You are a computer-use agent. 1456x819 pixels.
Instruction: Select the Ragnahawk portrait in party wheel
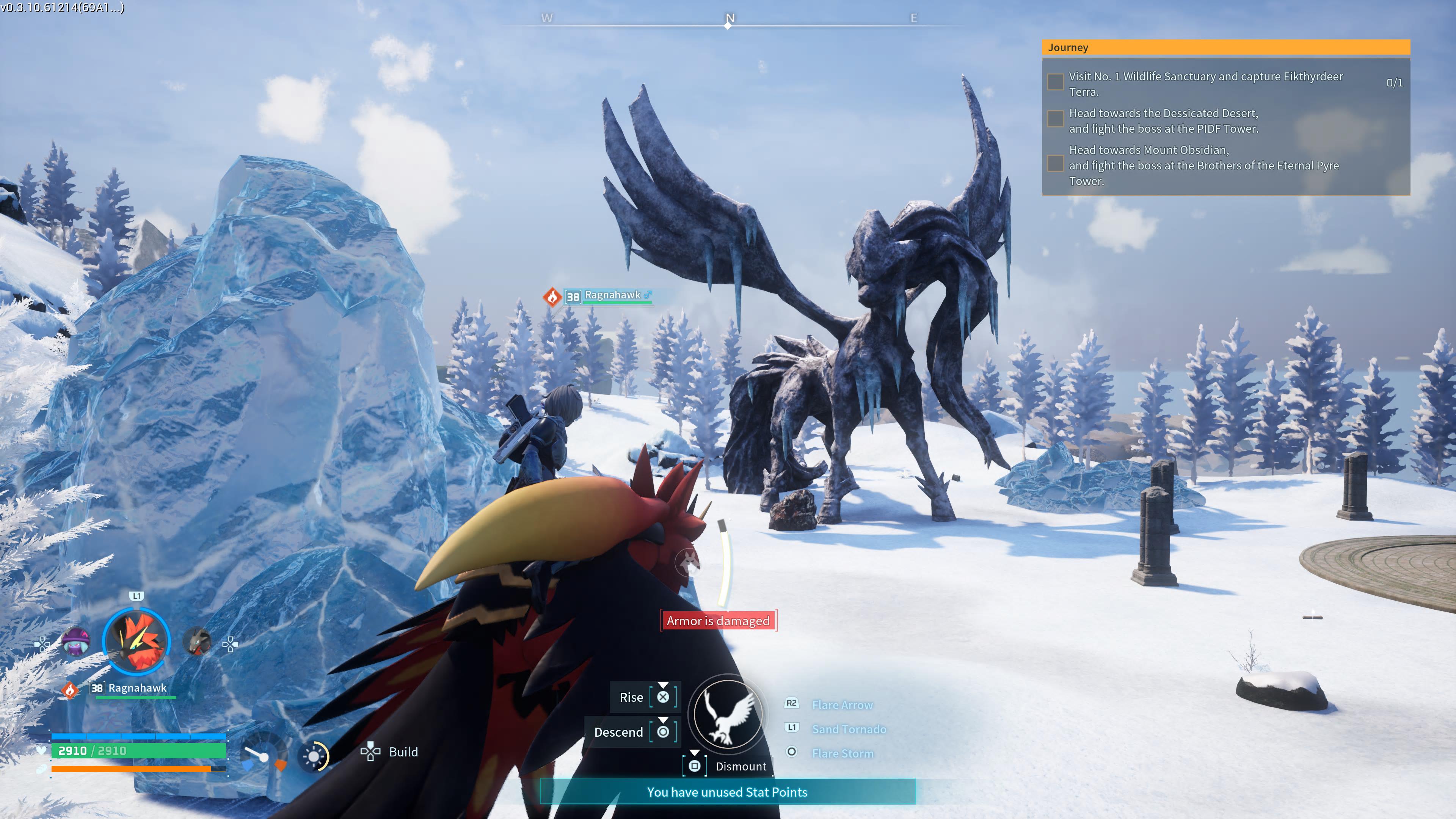coord(136,642)
